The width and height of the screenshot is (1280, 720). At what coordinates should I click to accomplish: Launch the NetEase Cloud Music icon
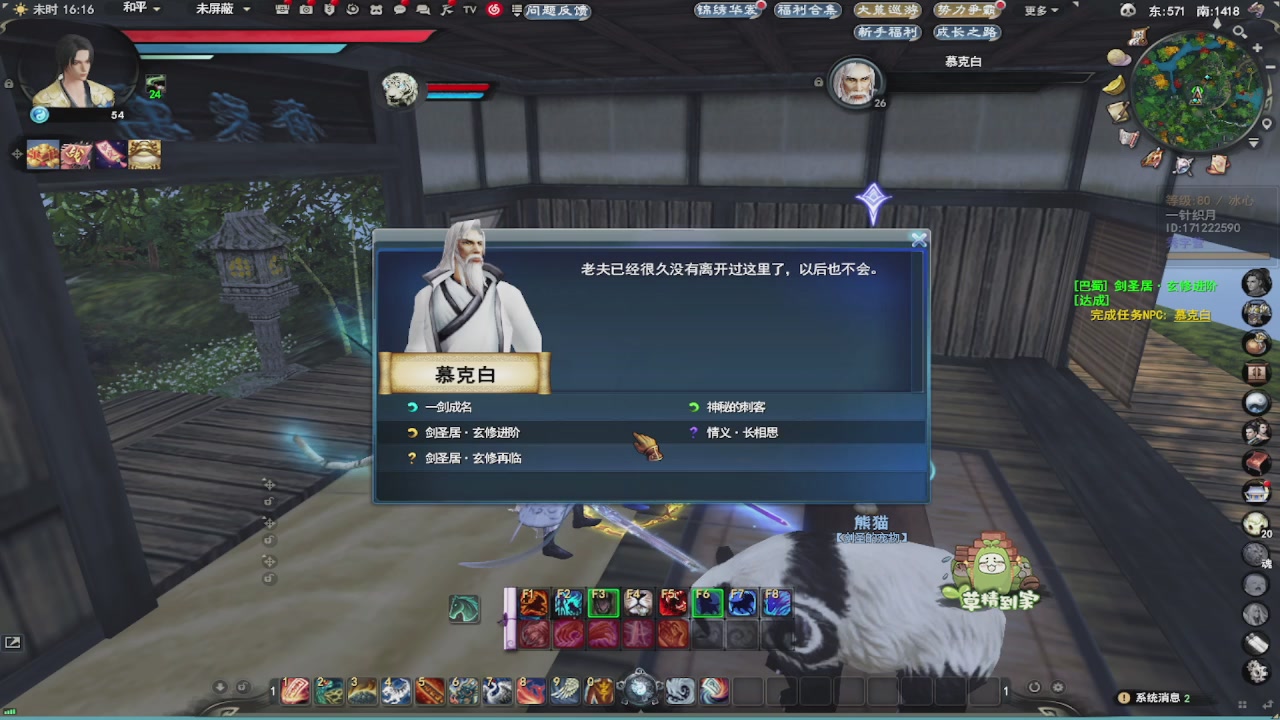click(x=496, y=10)
